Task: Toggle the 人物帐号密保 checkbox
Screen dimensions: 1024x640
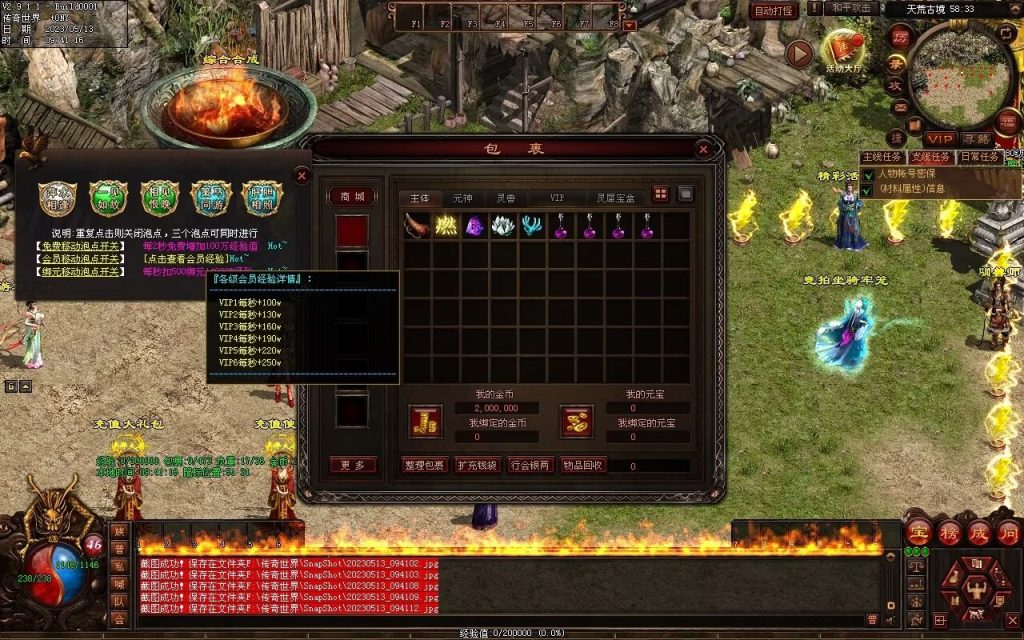Action: [x=870, y=174]
